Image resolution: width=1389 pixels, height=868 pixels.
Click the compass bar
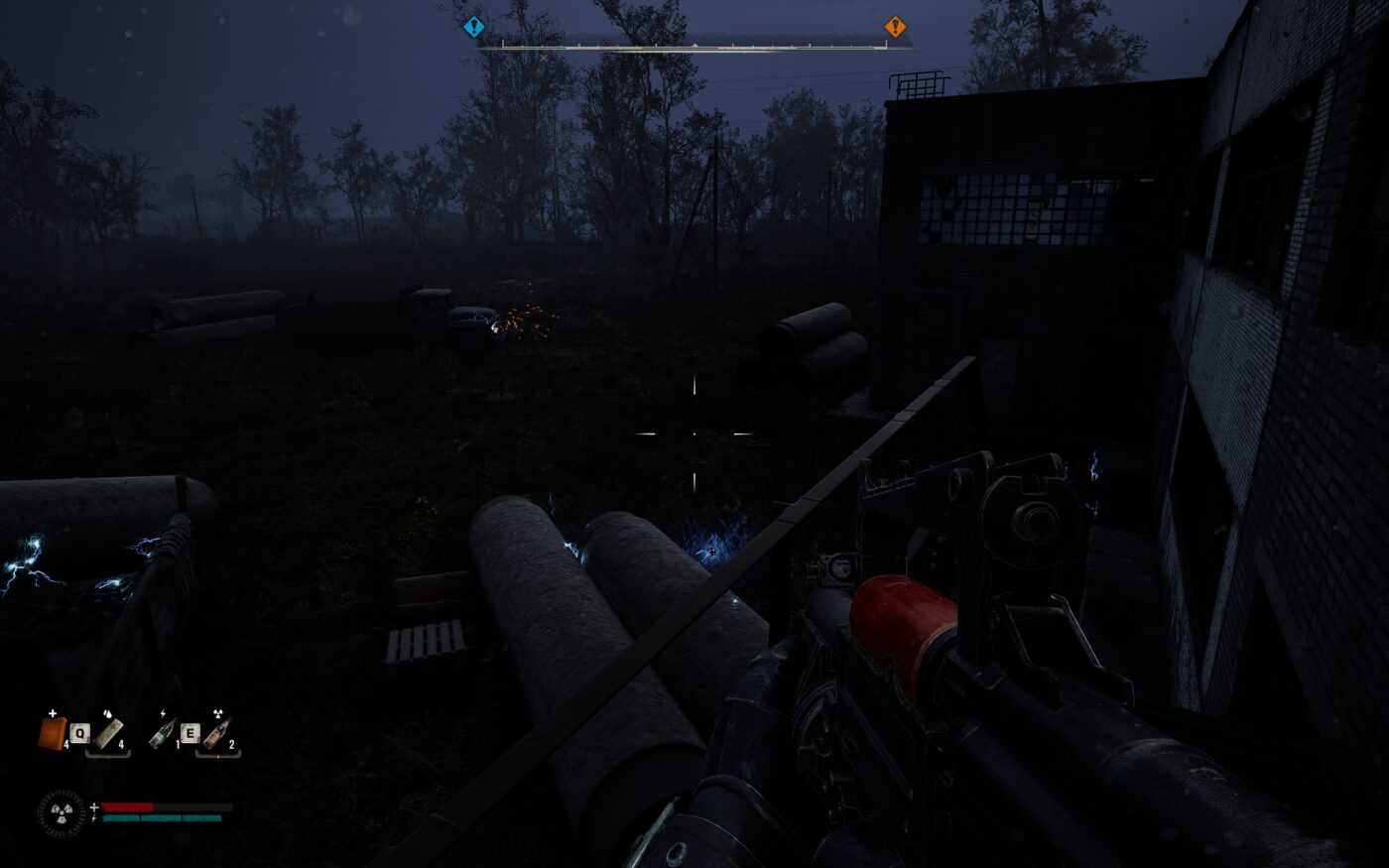point(685,45)
